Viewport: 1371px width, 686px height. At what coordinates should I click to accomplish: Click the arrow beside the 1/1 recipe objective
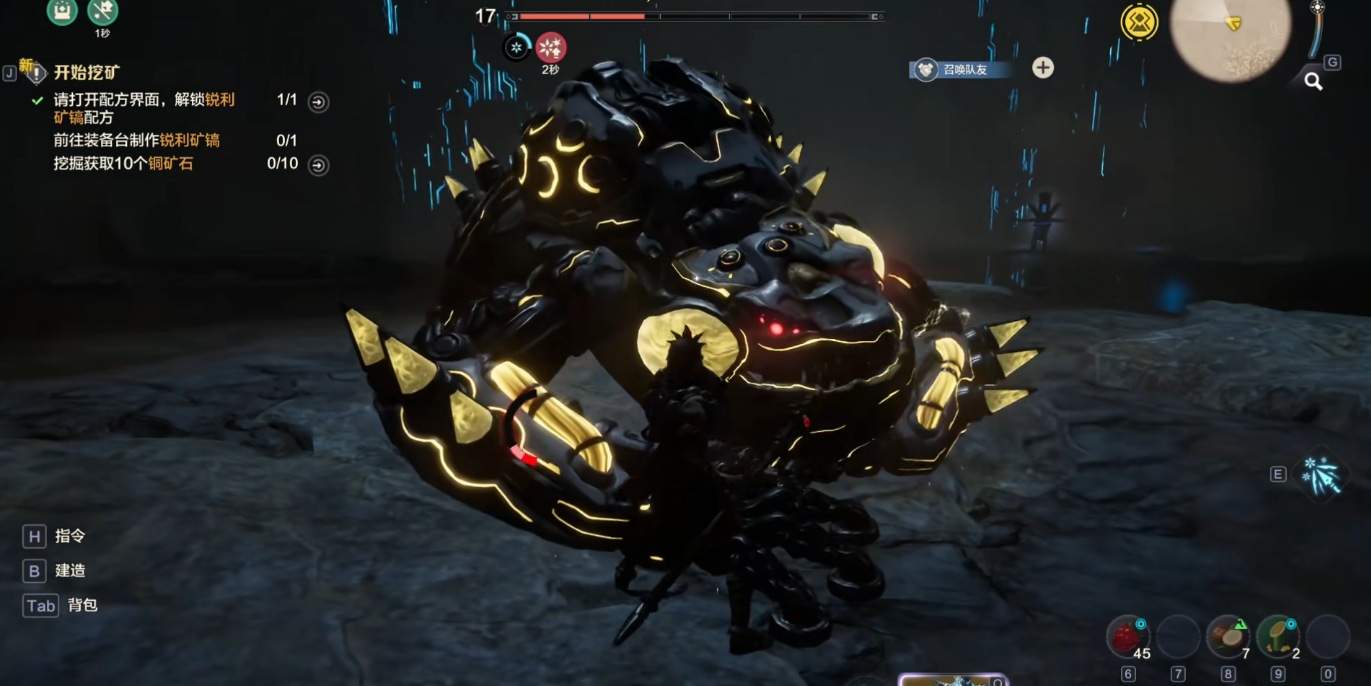point(318,102)
